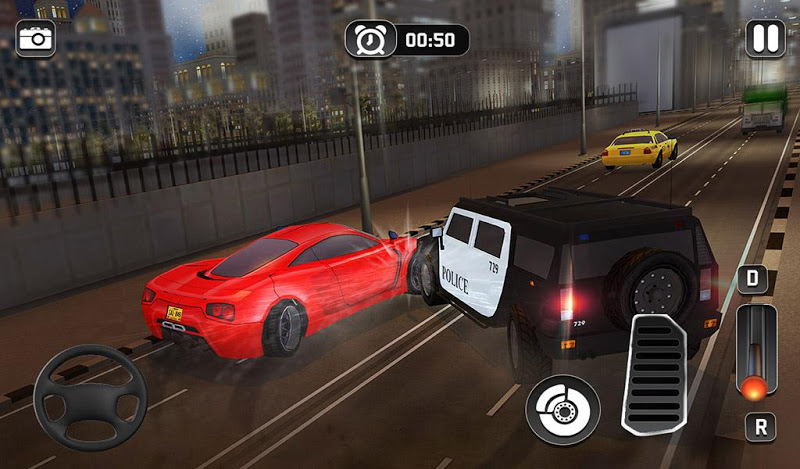Viewport: 800px width, 469px height.
Task: Pause the game
Action: 765,39
